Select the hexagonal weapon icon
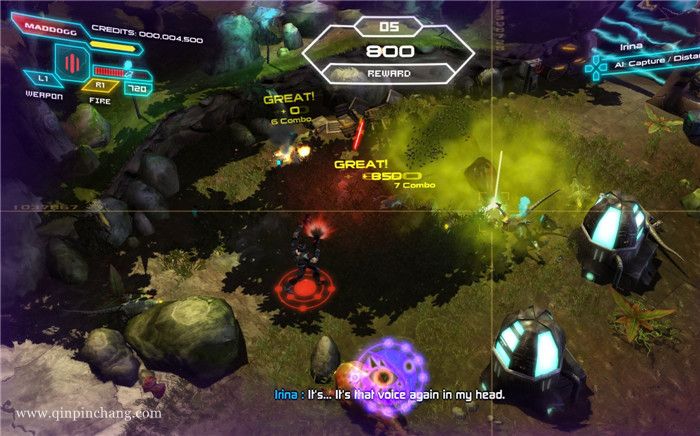Image resolution: width=700 pixels, height=436 pixels. [71, 65]
